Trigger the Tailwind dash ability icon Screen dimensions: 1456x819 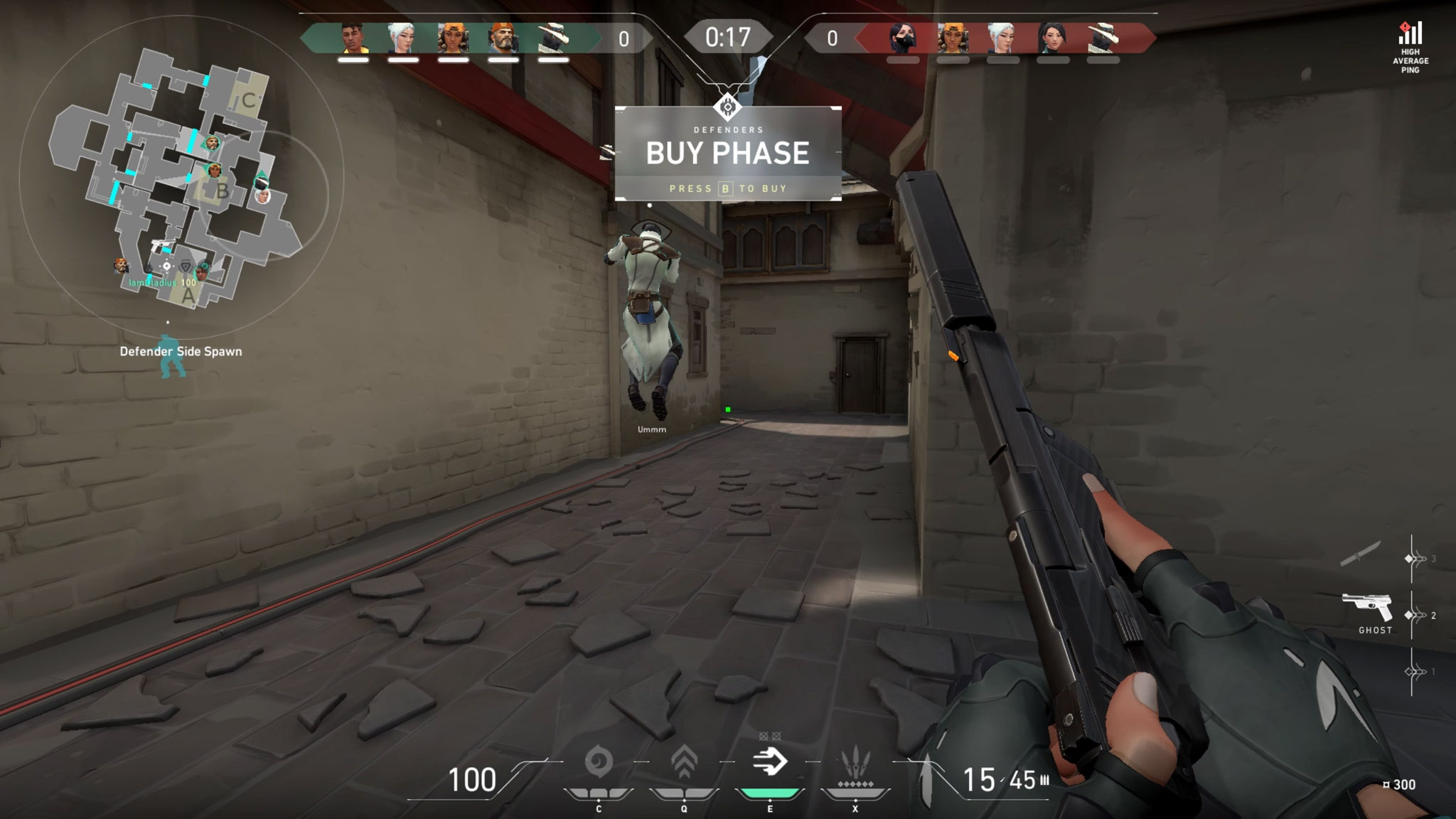pyautogui.click(x=770, y=762)
